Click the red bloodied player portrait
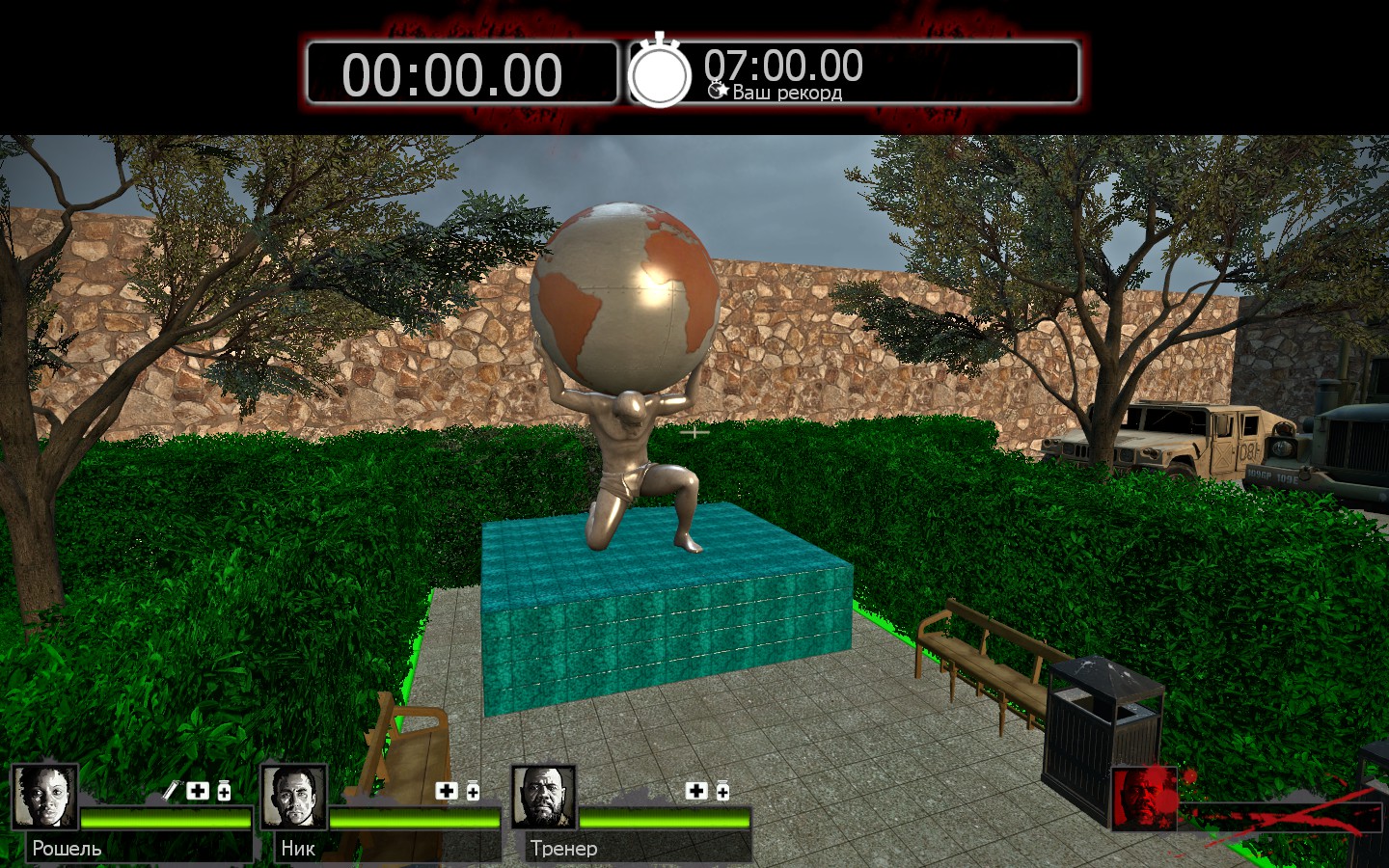The width and height of the screenshot is (1389, 868). tap(1145, 799)
